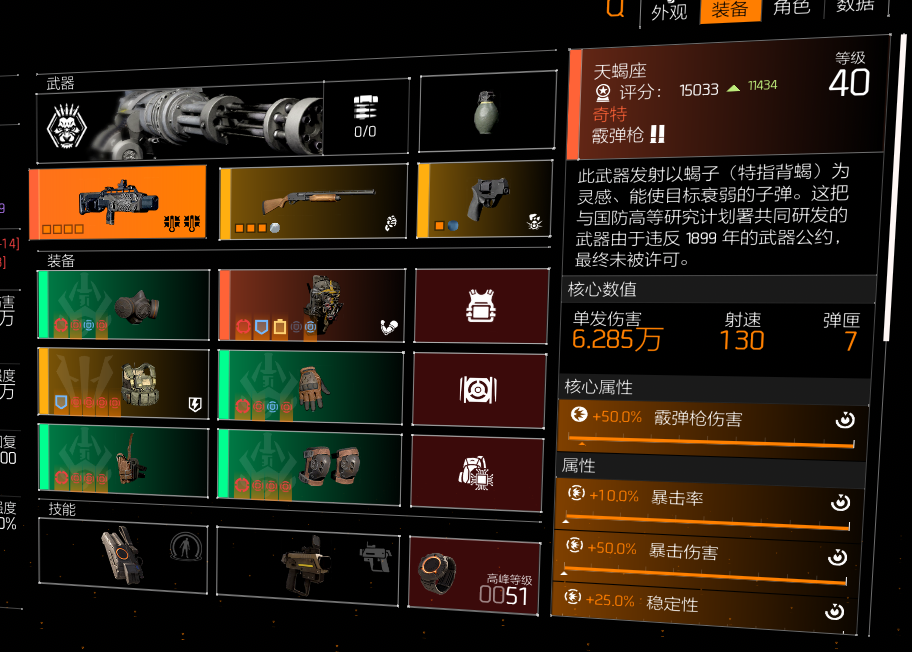Click the red body armor icon tile
Image resolution: width=912 pixels, height=652 pixels.
pyautogui.click(x=480, y=305)
